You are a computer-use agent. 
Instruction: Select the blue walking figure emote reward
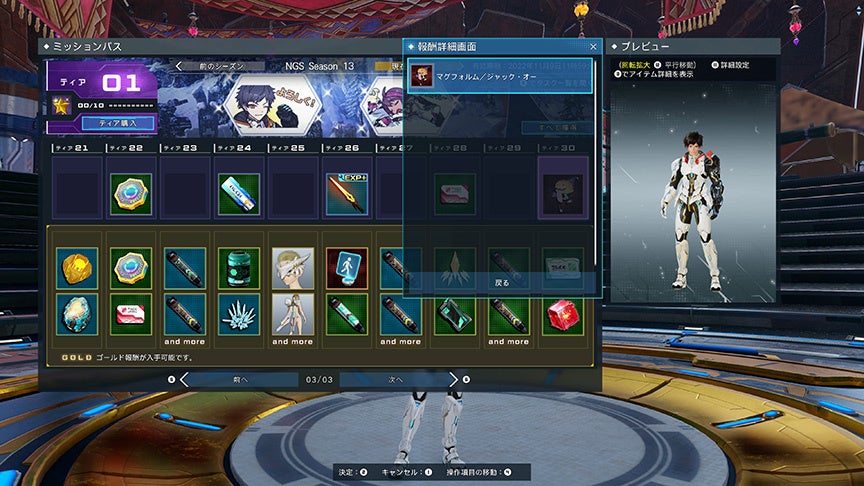coord(347,268)
